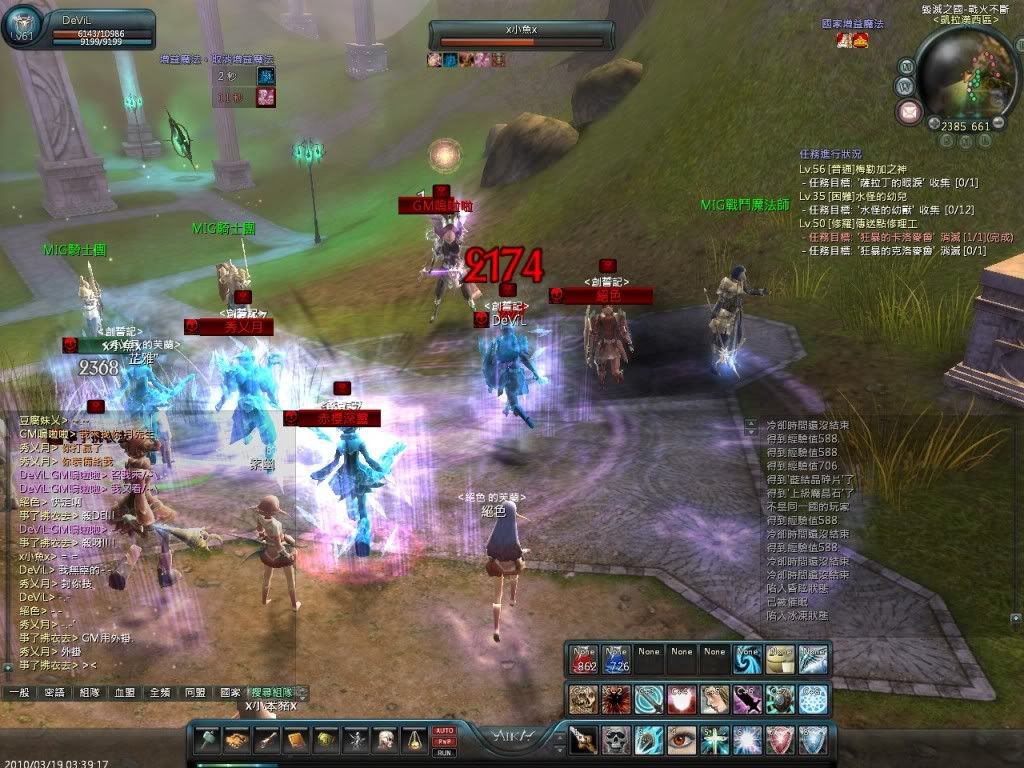The image size is (1024, 768).
Task: Toggle the PvP mode button
Action: point(444,741)
